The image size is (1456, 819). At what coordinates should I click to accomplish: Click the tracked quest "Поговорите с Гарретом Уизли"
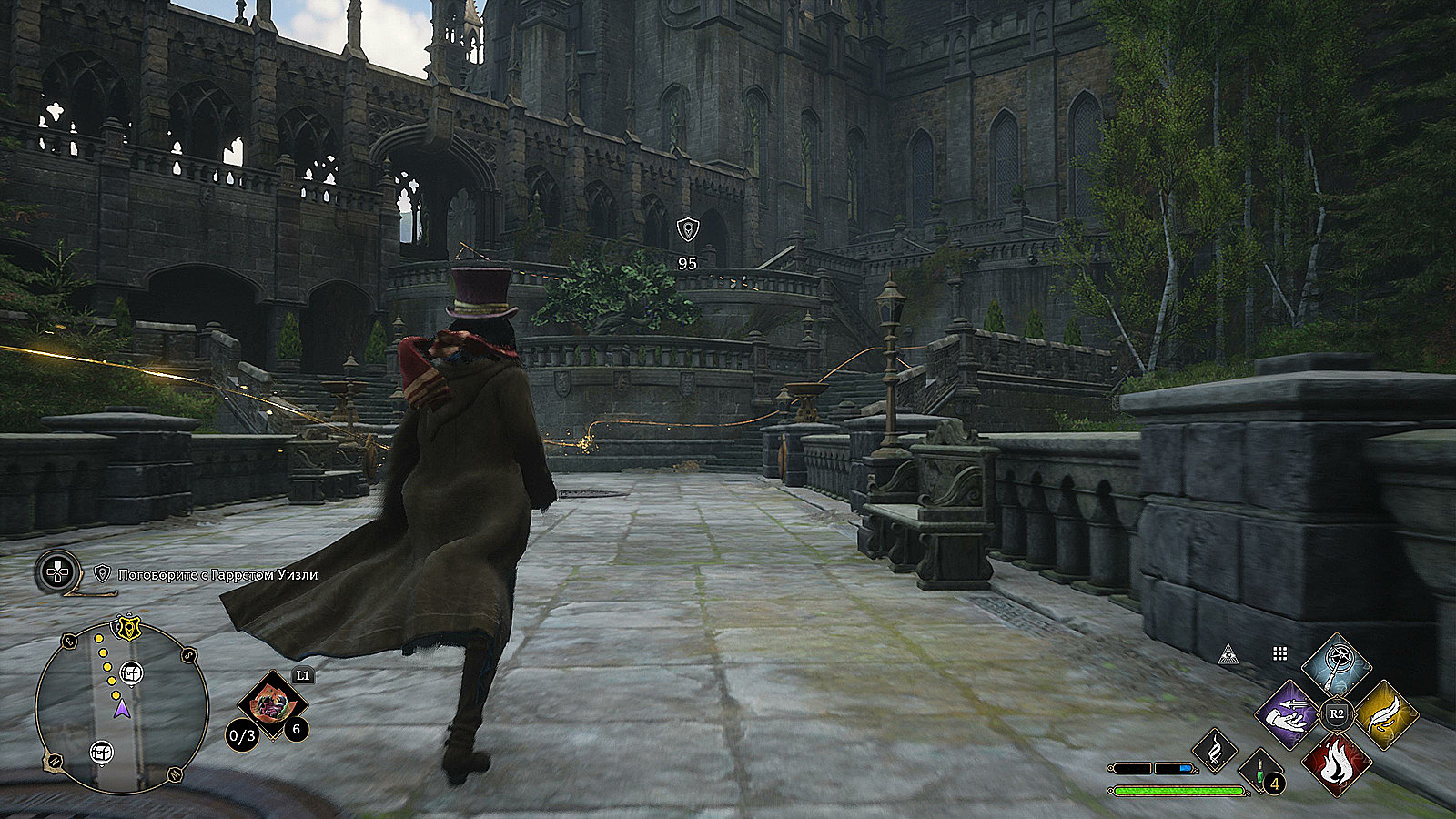click(x=207, y=575)
